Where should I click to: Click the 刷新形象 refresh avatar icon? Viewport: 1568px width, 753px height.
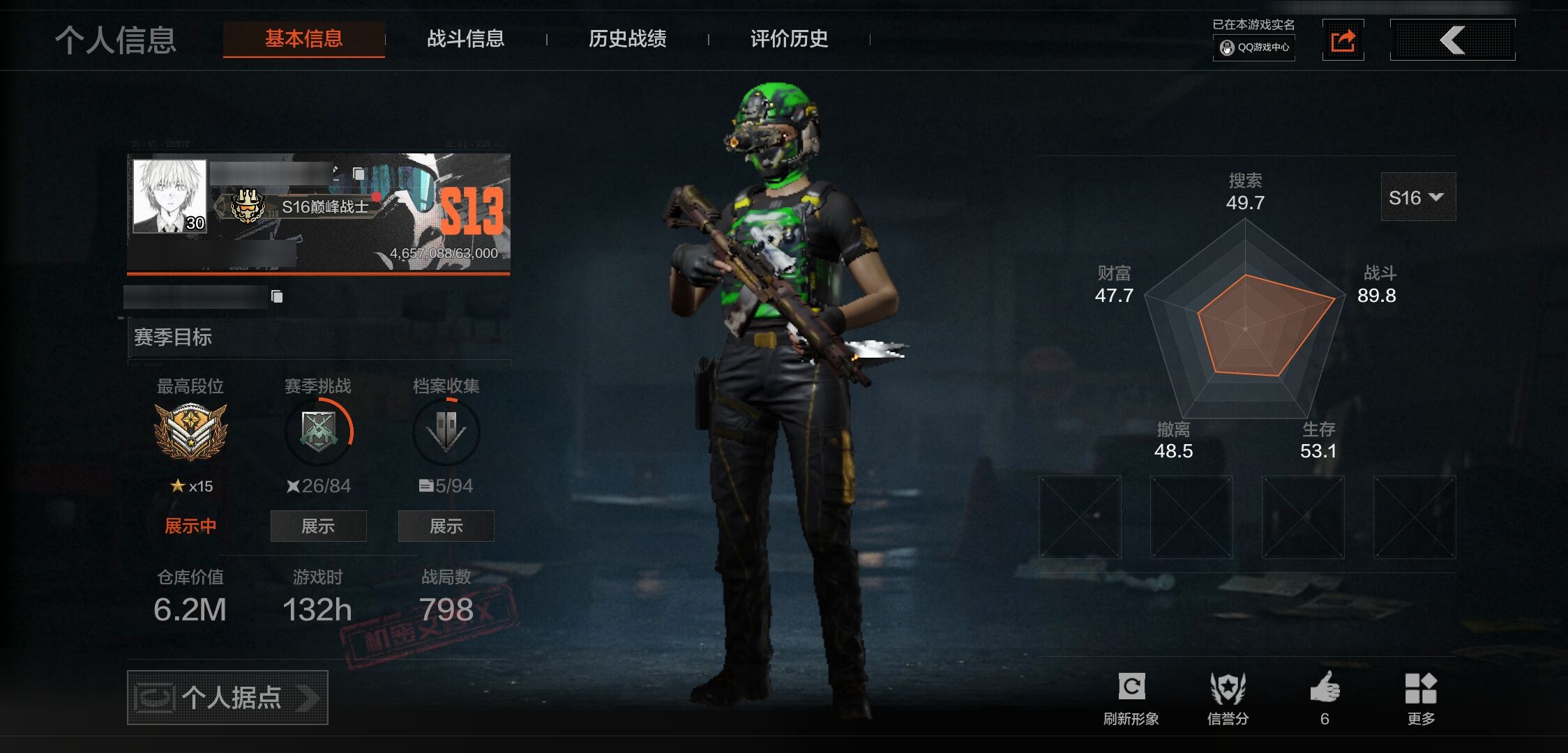click(x=1132, y=687)
